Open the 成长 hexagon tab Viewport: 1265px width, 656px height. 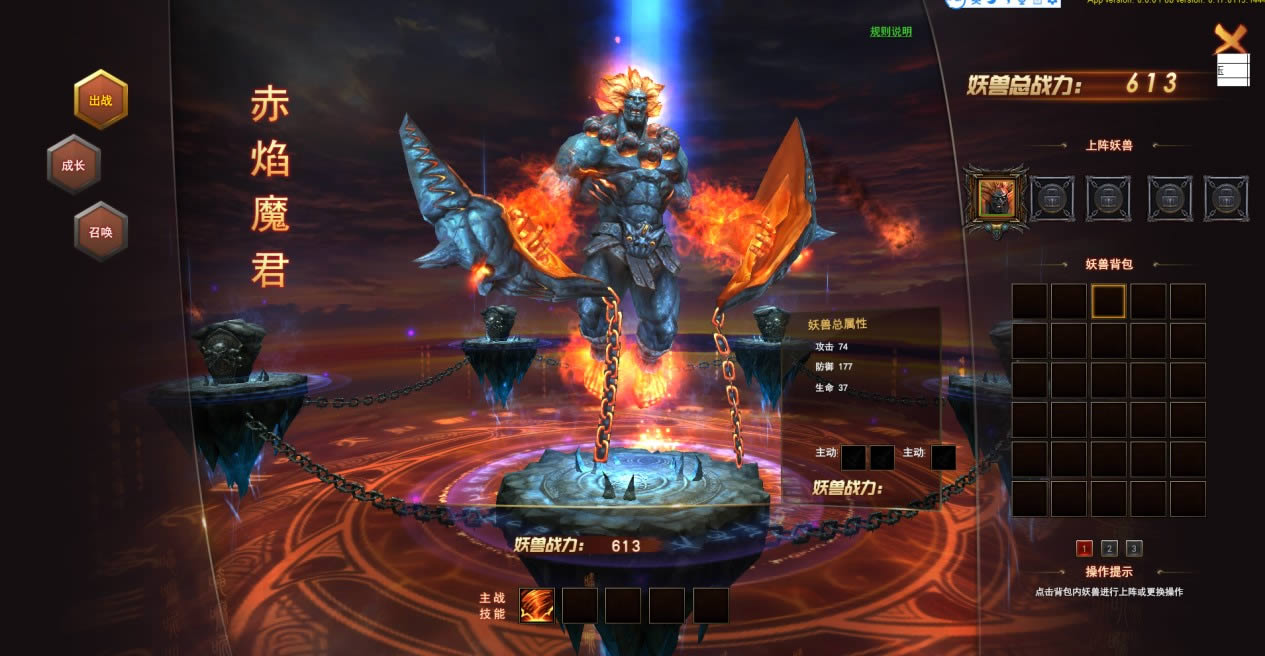[74, 165]
